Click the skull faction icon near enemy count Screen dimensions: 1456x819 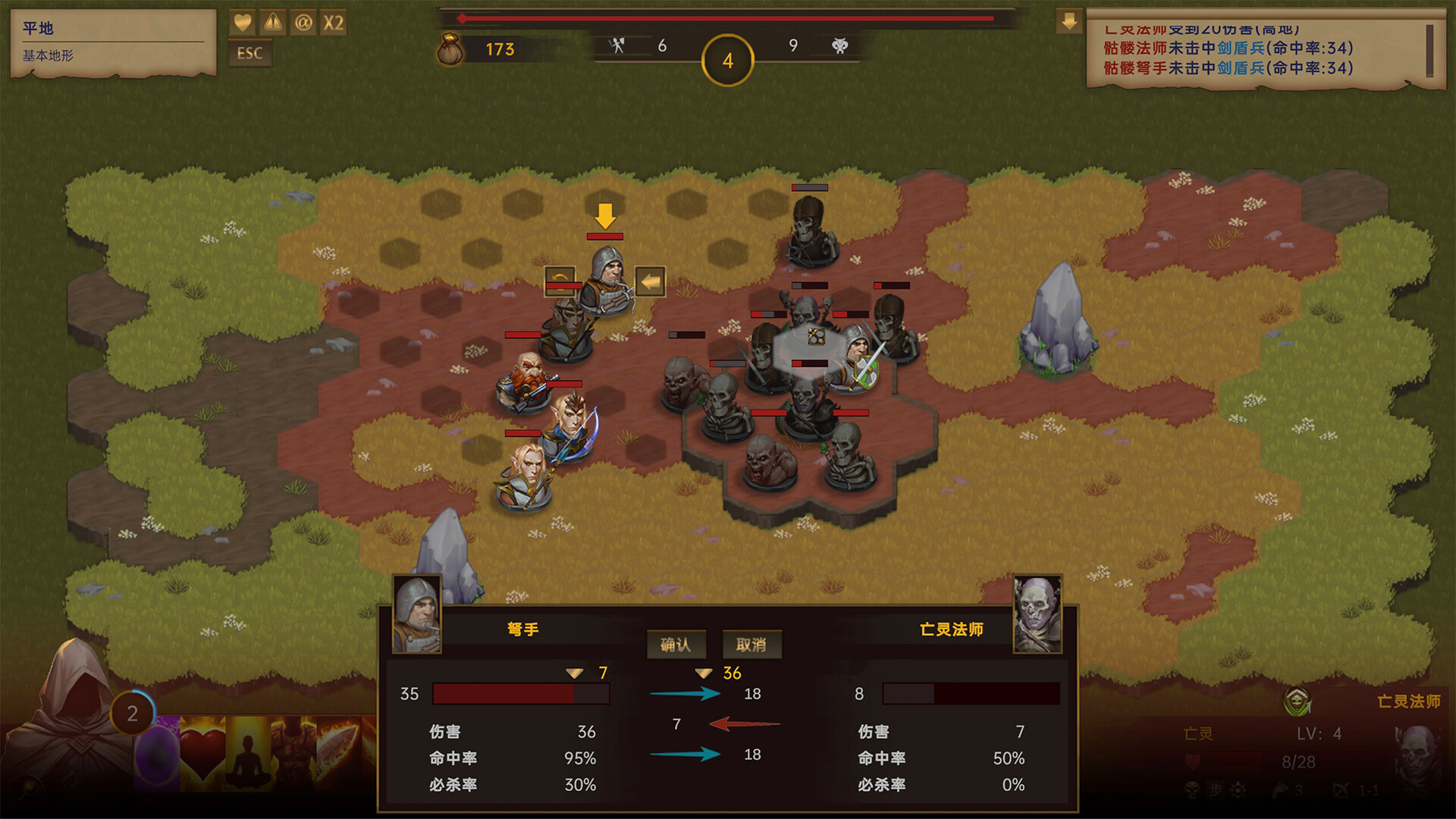click(x=842, y=45)
